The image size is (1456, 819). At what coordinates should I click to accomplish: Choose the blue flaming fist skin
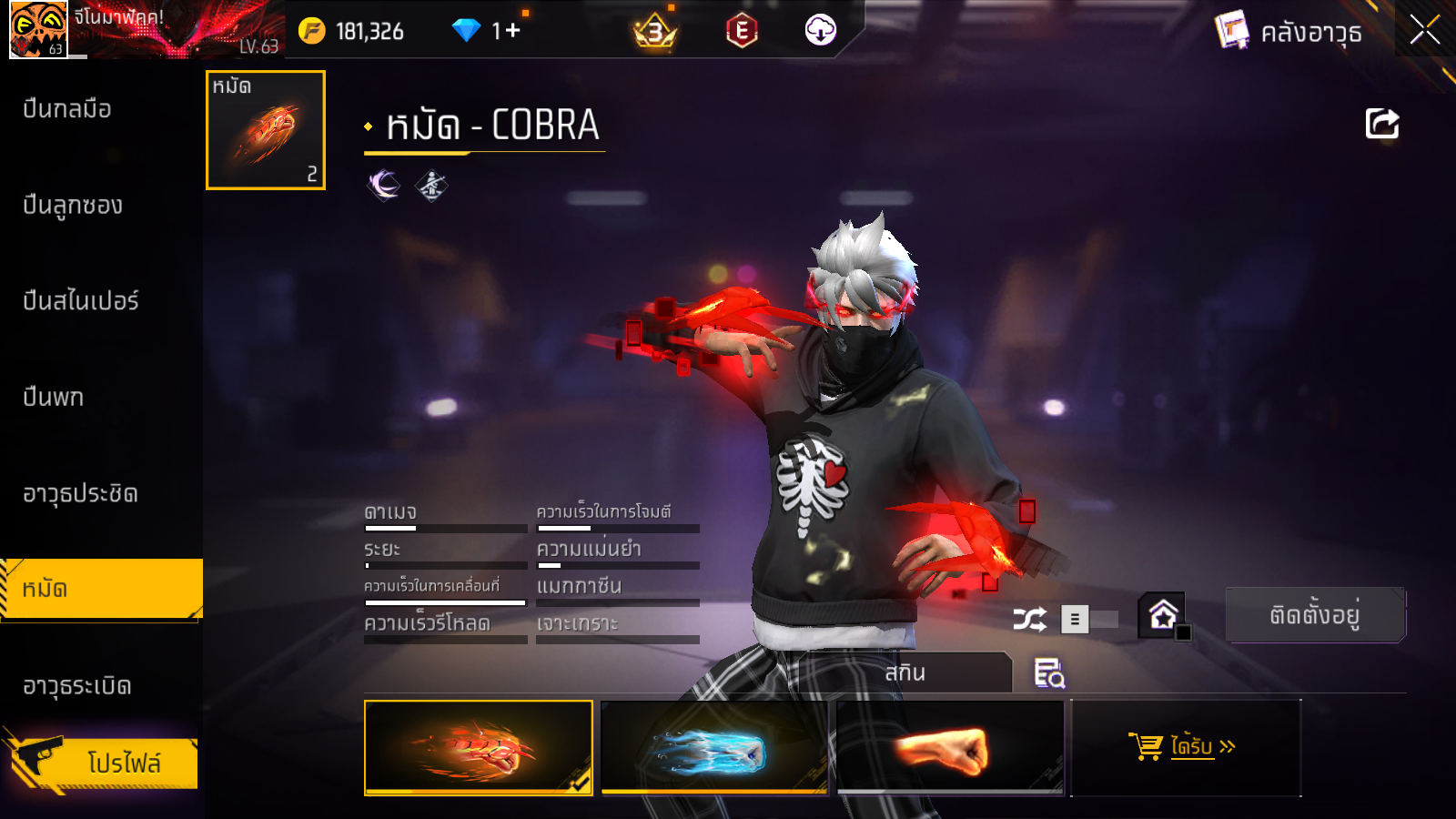click(x=714, y=748)
